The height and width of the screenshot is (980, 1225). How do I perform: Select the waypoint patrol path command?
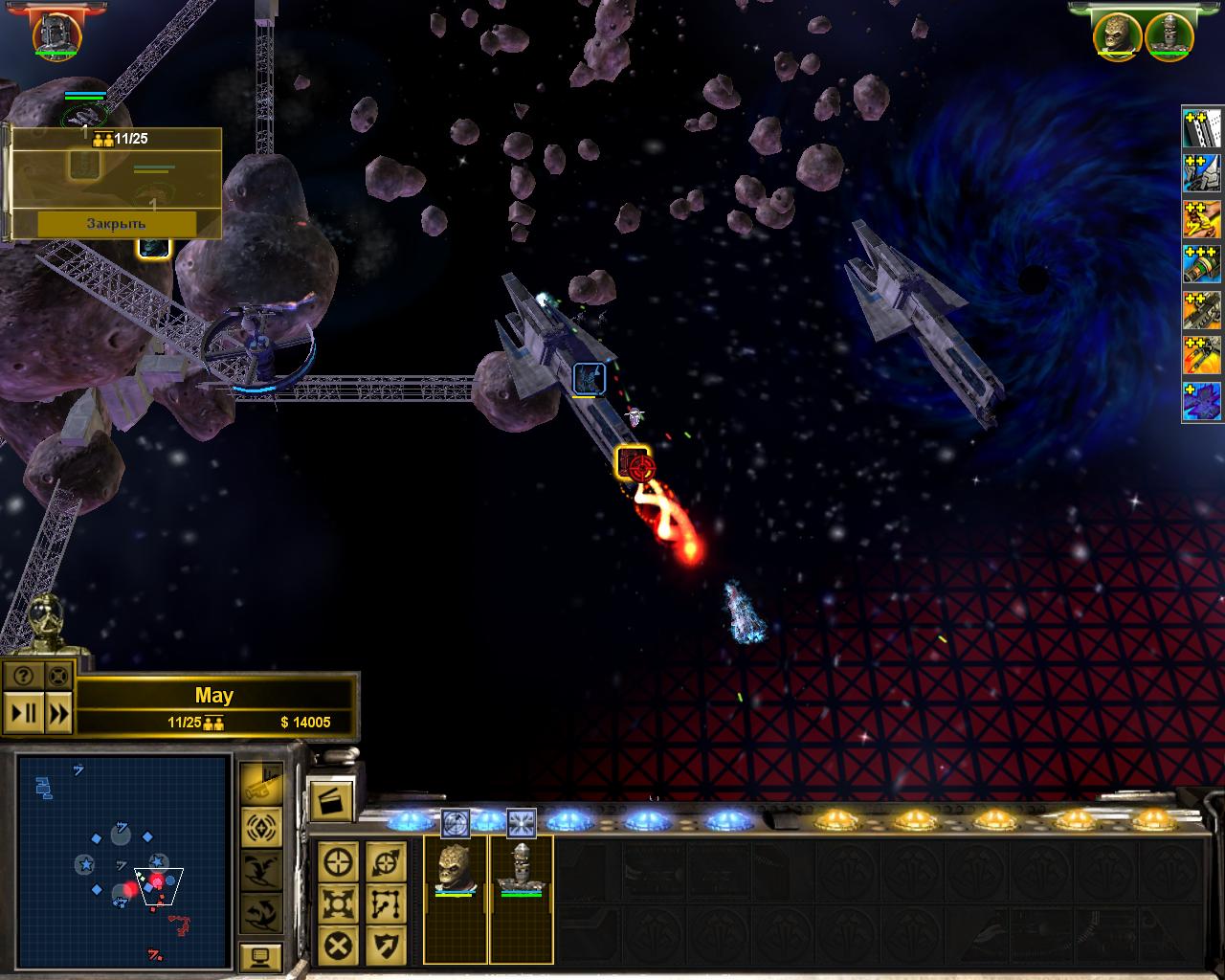point(386,902)
